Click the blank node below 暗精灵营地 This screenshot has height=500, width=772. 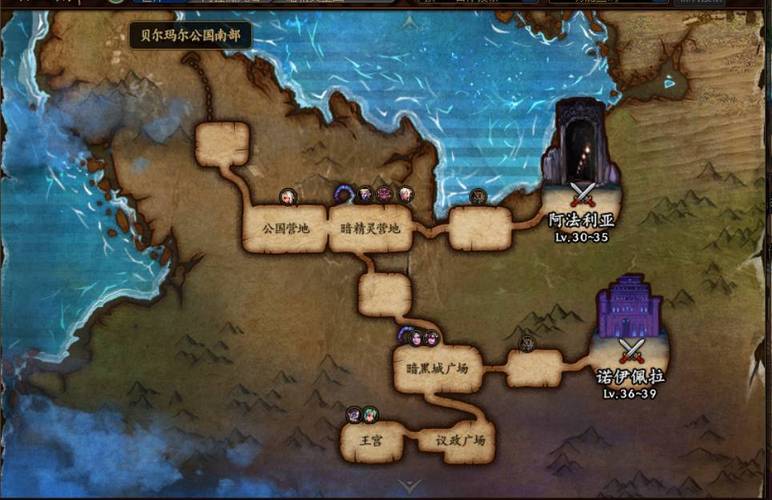pyautogui.click(x=385, y=295)
